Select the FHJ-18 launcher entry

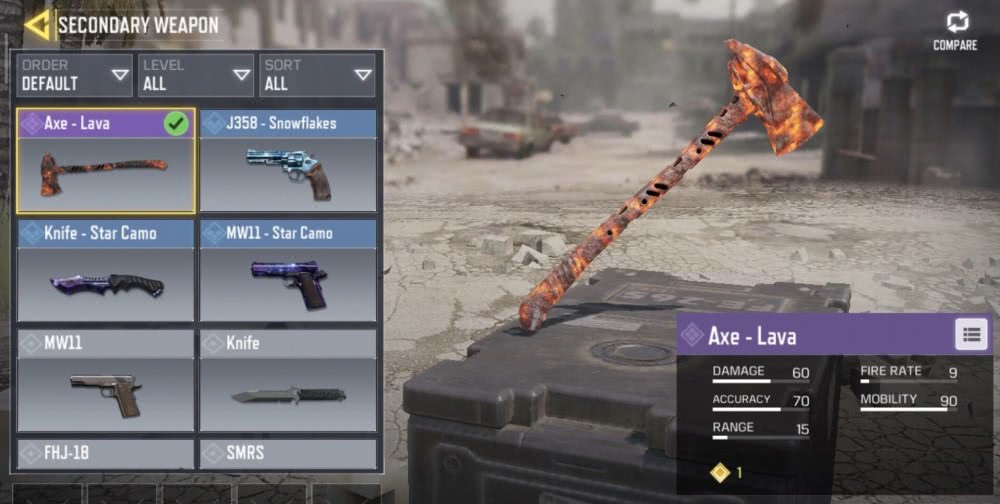click(106, 454)
